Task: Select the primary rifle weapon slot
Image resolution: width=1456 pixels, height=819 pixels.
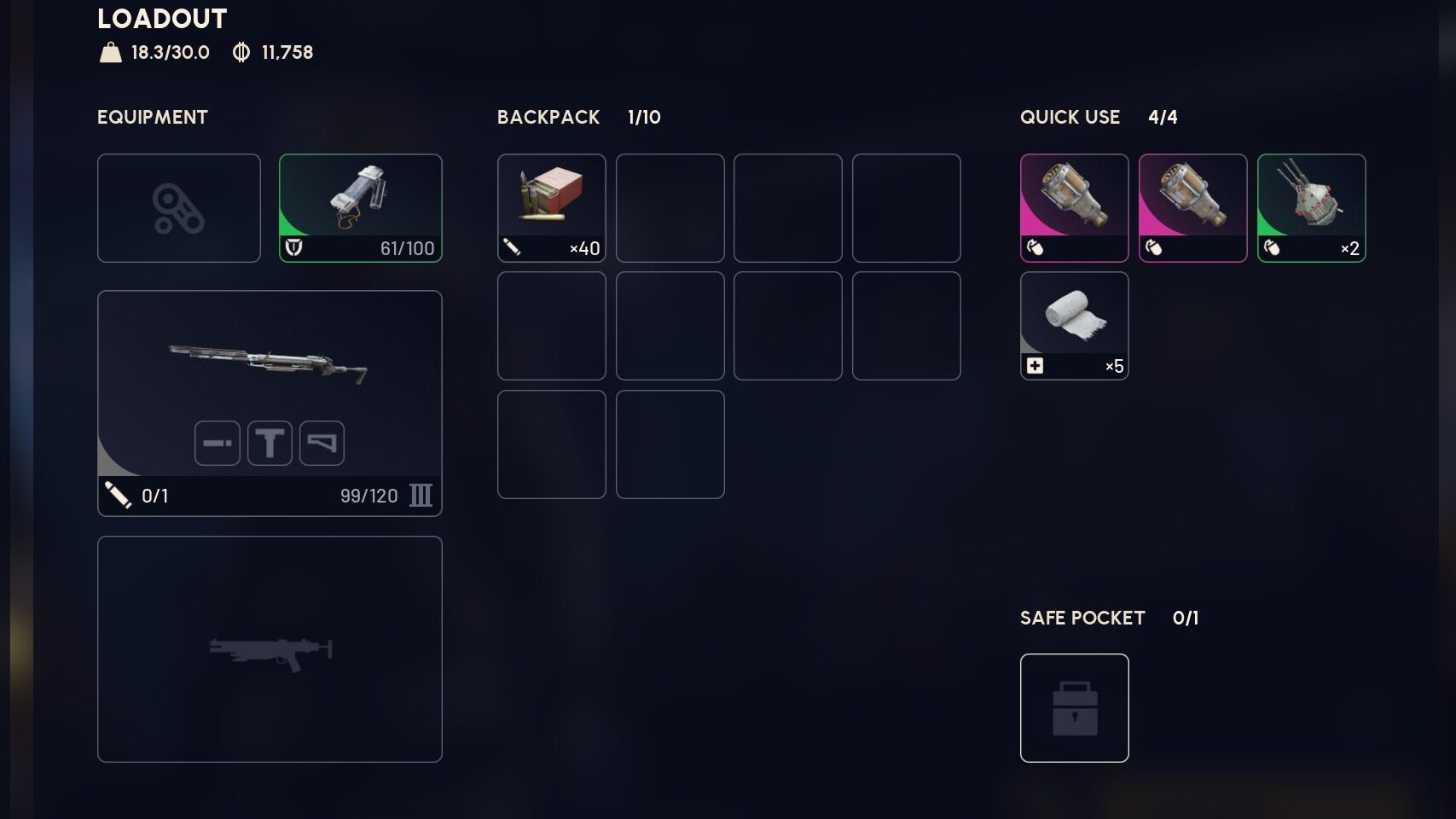Action: coord(270,367)
